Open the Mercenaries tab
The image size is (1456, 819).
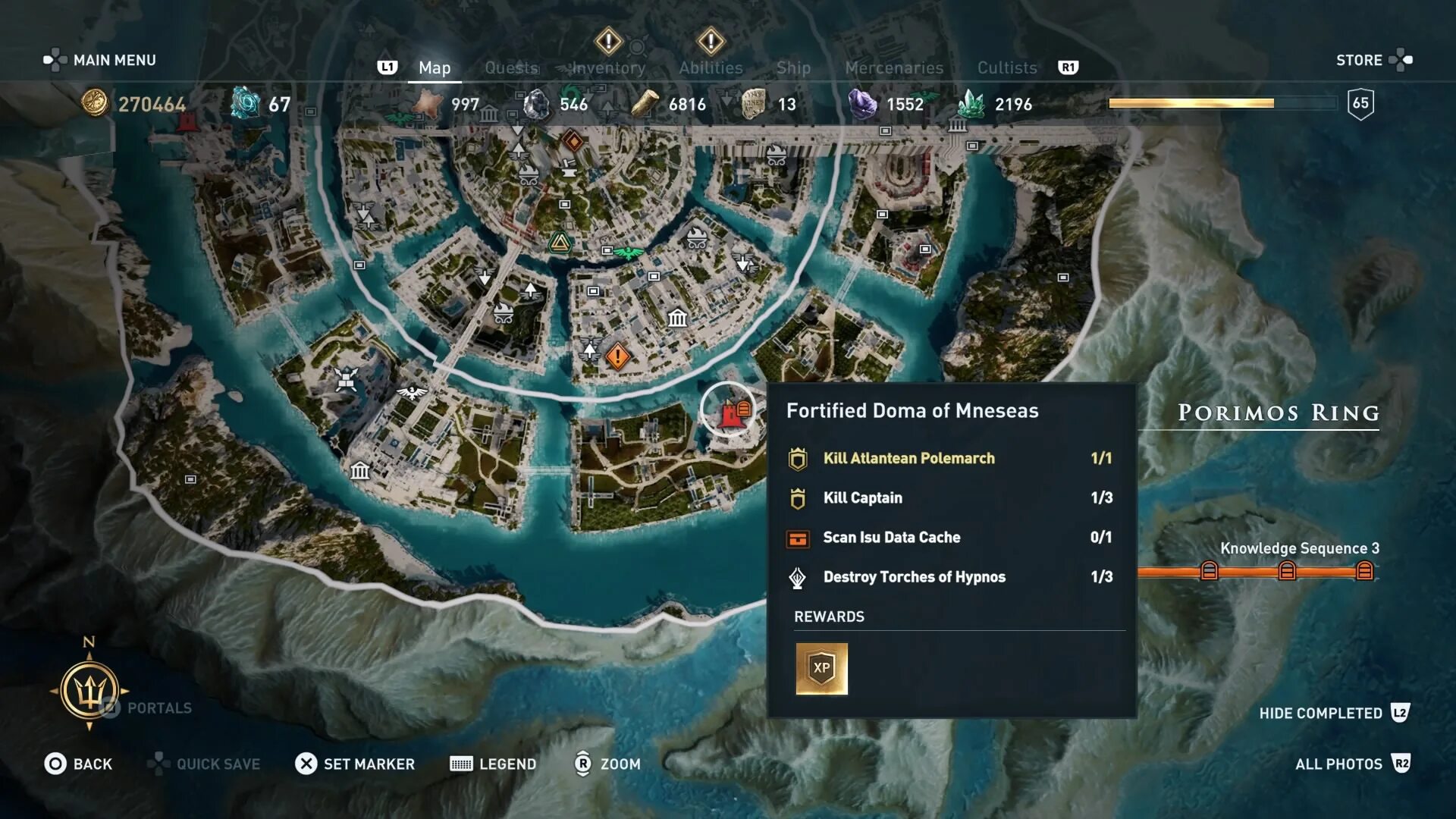tap(894, 68)
